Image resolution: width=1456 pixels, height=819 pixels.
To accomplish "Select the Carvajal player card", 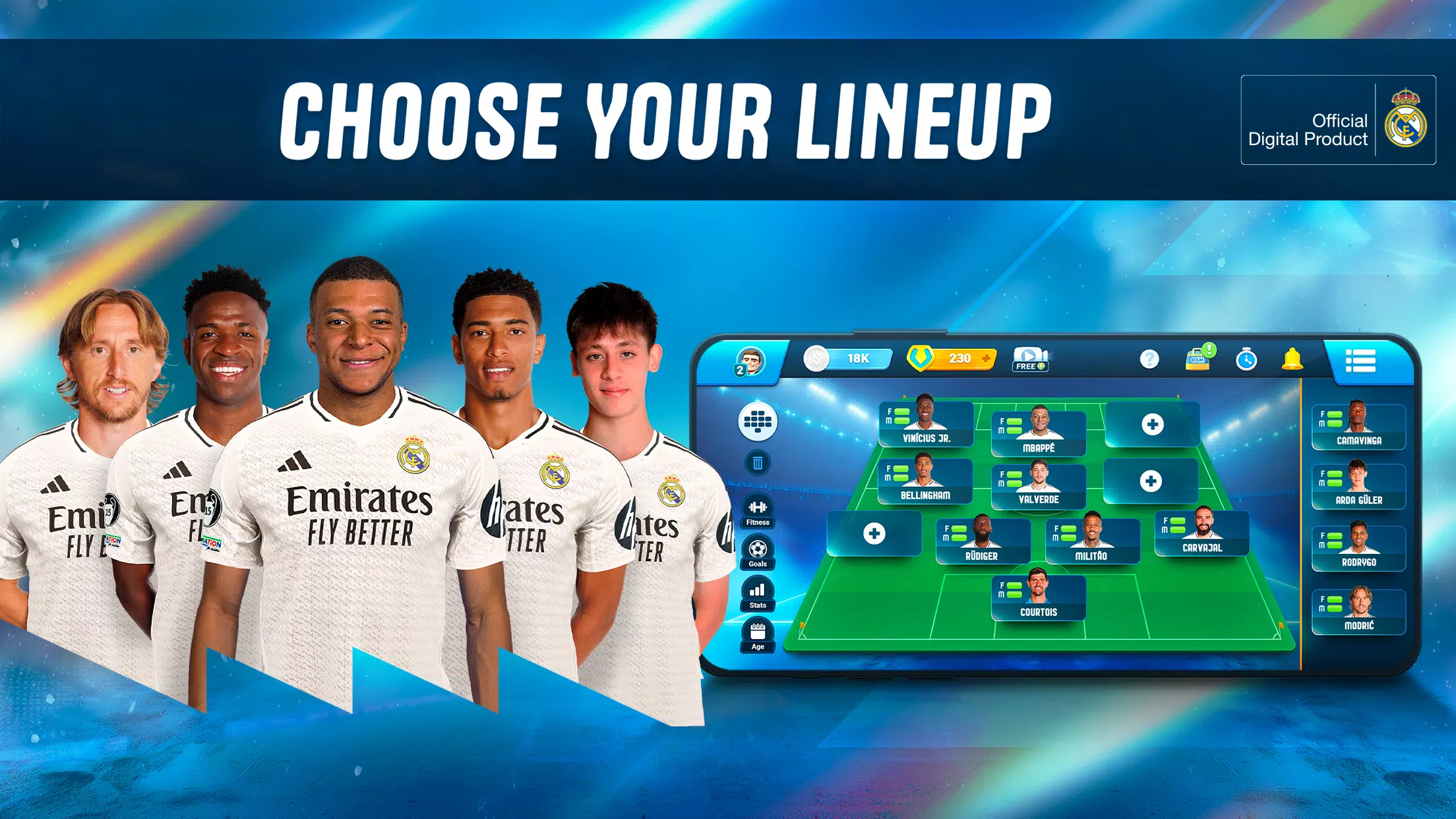I will coord(1202,533).
